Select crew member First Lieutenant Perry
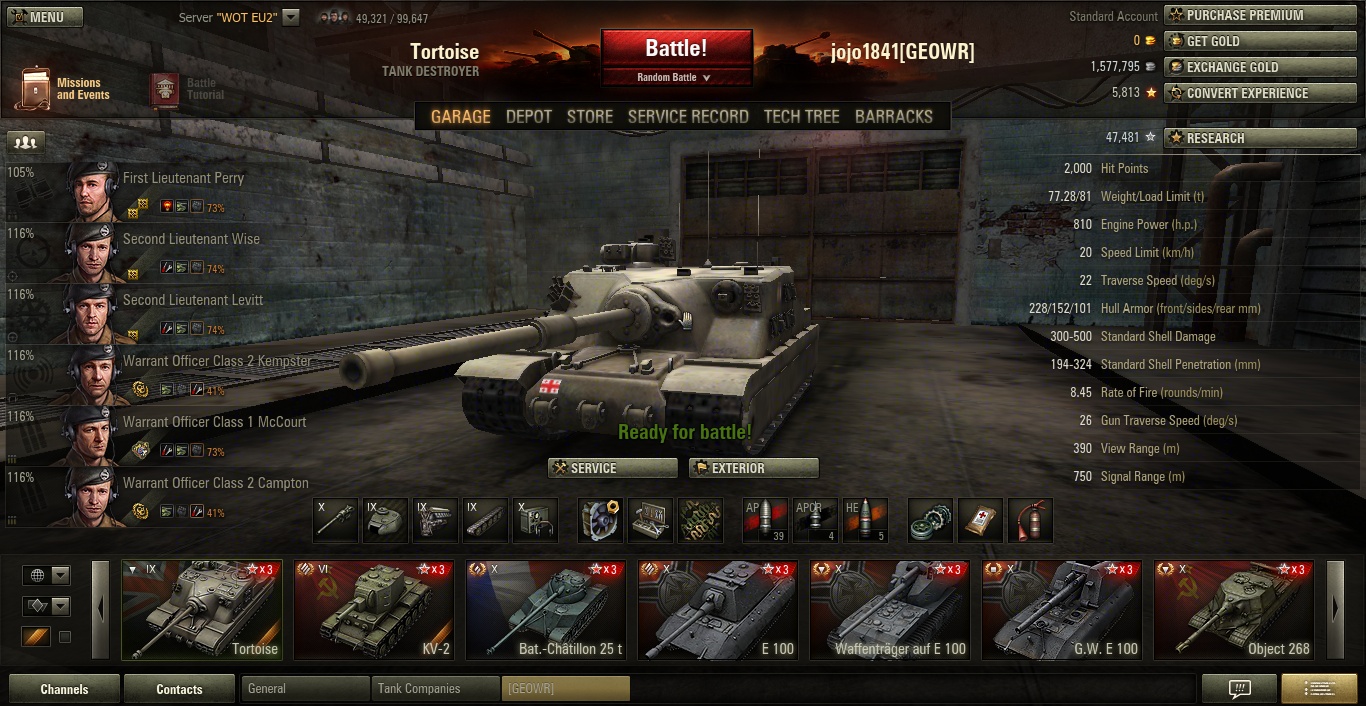 pyautogui.click(x=183, y=178)
